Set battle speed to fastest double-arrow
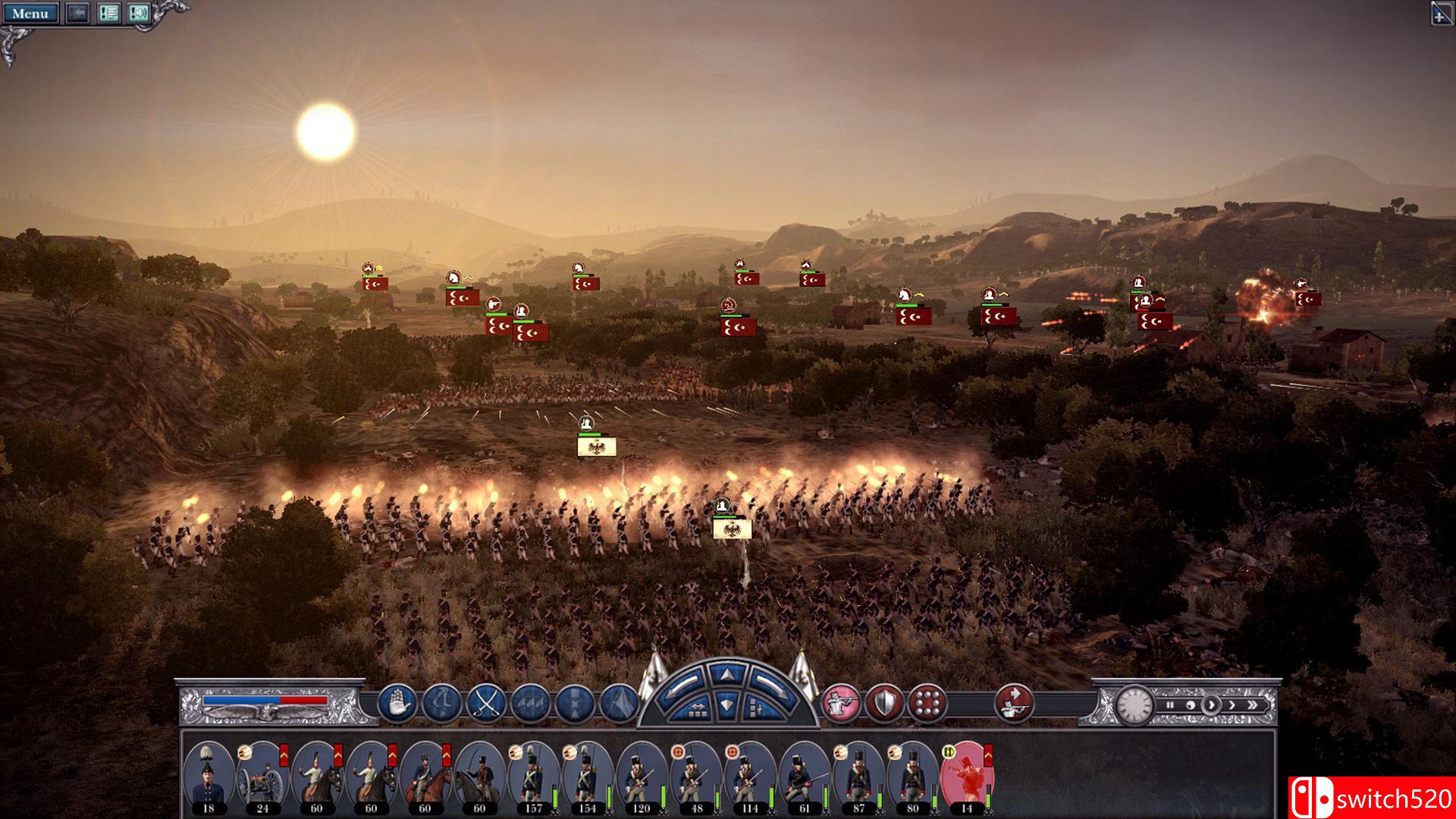The image size is (1456, 819). coord(1251,704)
